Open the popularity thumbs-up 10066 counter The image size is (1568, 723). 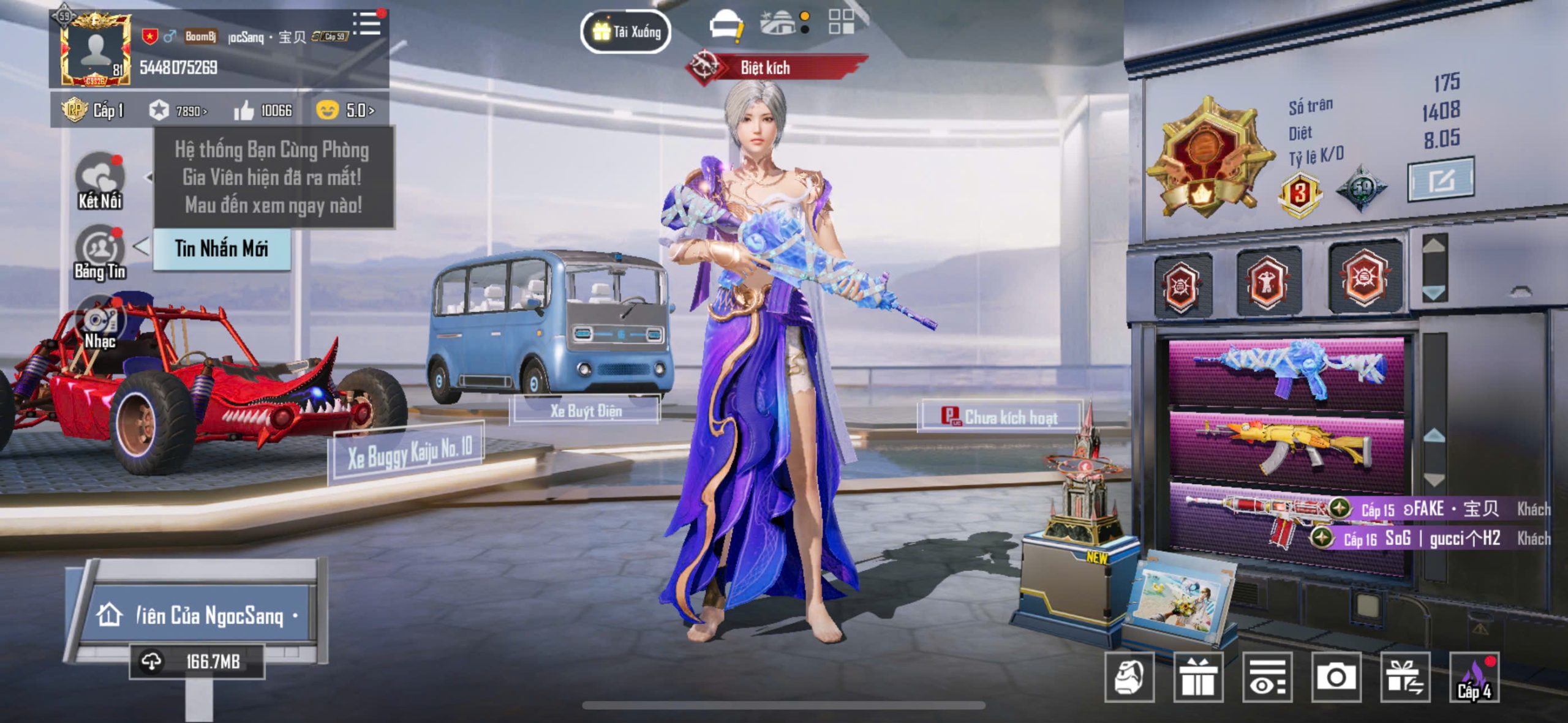click(263, 111)
